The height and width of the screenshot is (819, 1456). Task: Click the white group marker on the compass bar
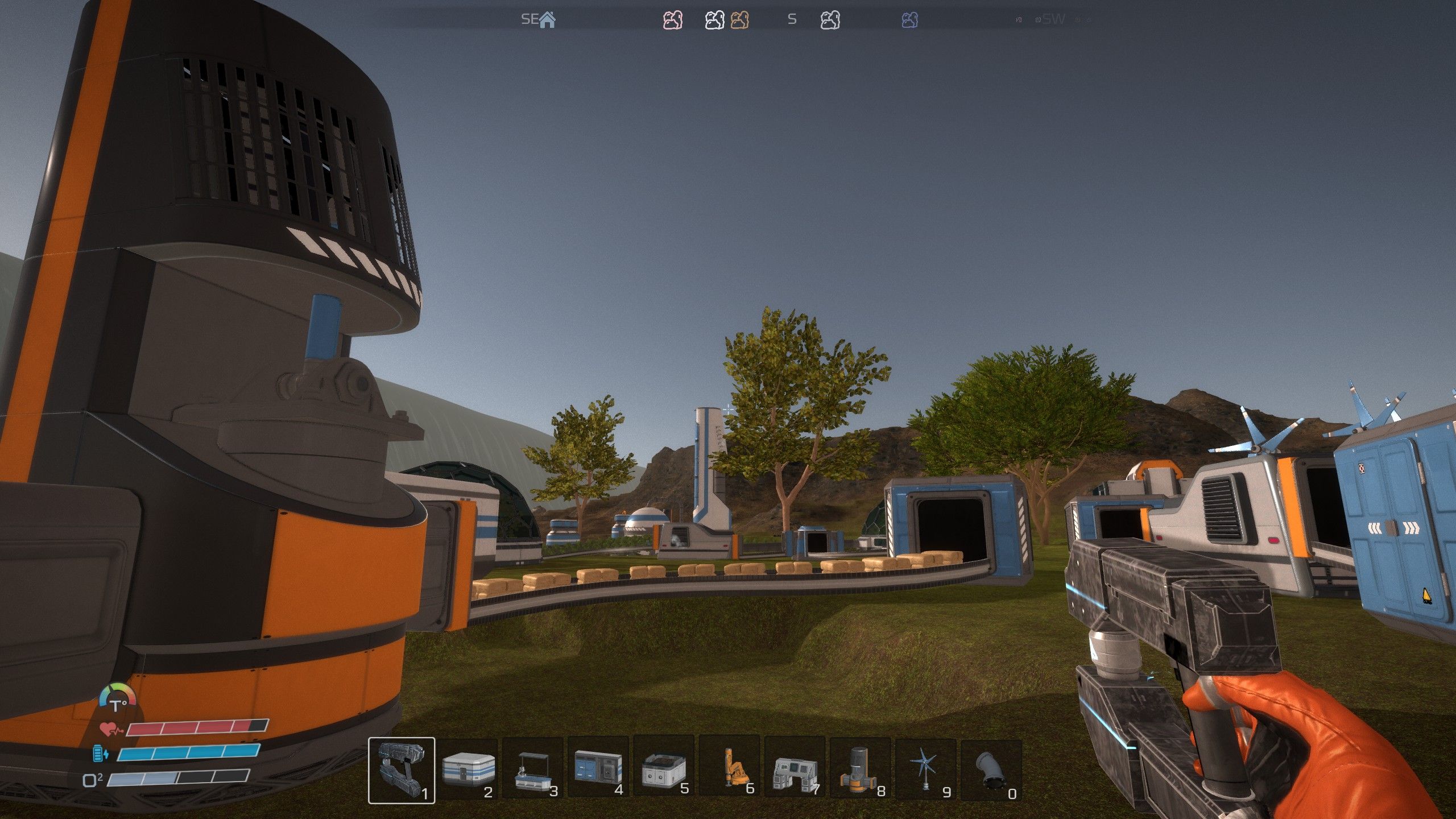pyautogui.click(x=714, y=20)
